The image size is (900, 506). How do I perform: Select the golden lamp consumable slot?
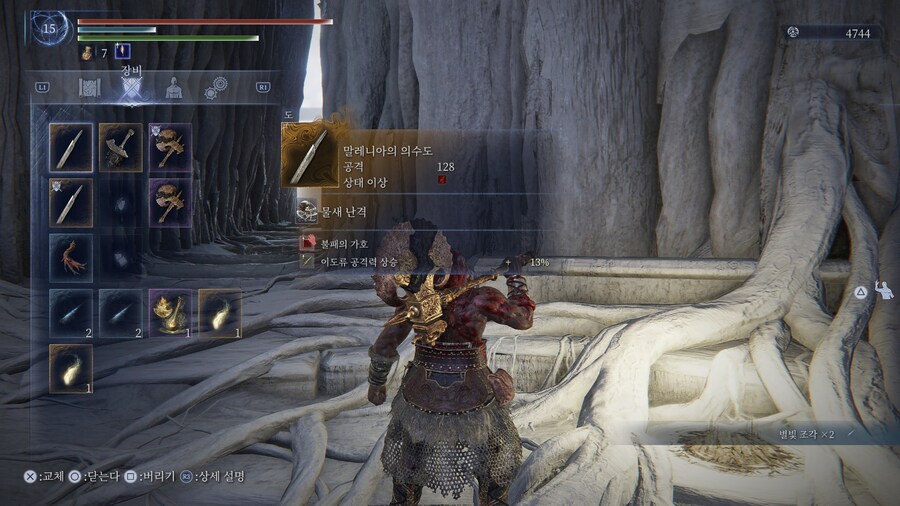(170, 312)
